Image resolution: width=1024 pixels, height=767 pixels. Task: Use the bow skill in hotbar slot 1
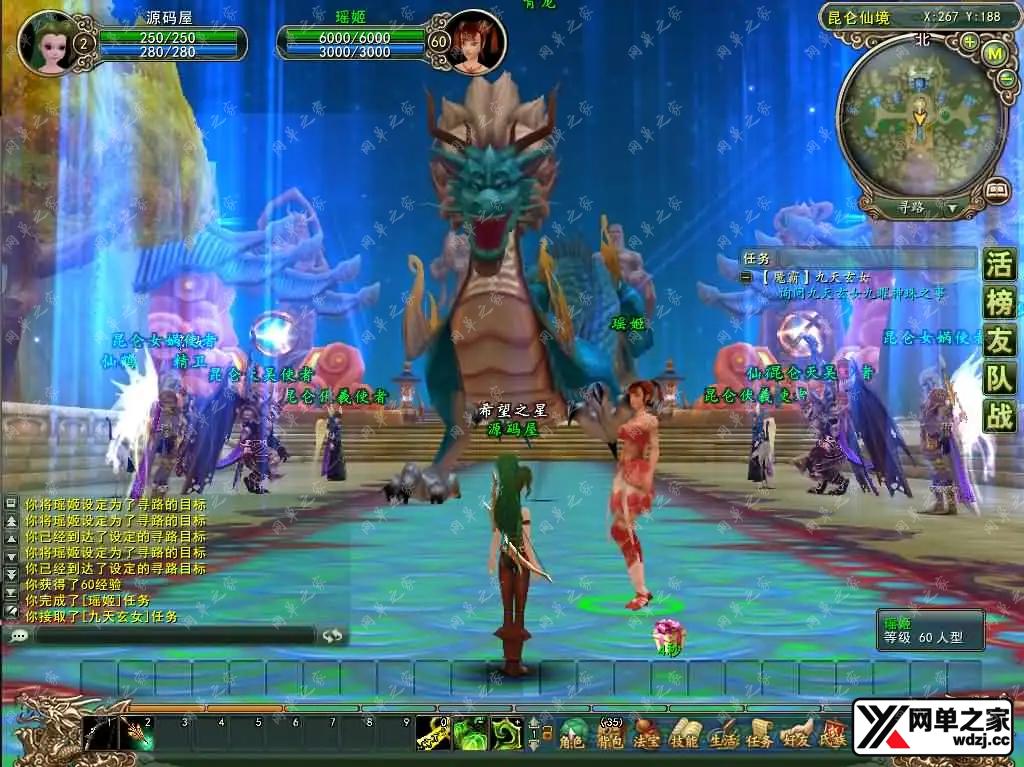pyautogui.click(x=99, y=734)
